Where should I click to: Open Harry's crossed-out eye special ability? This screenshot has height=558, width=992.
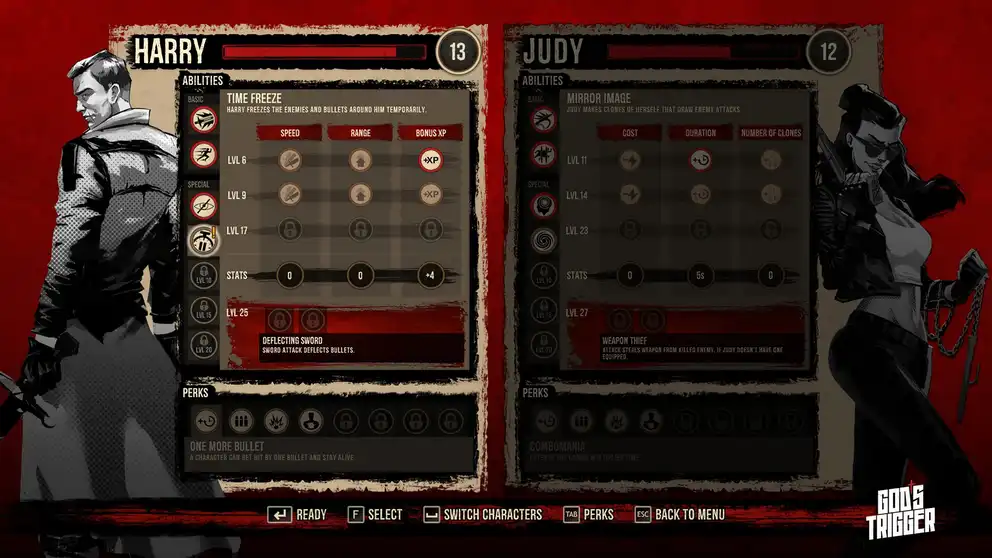click(x=204, y=205)
